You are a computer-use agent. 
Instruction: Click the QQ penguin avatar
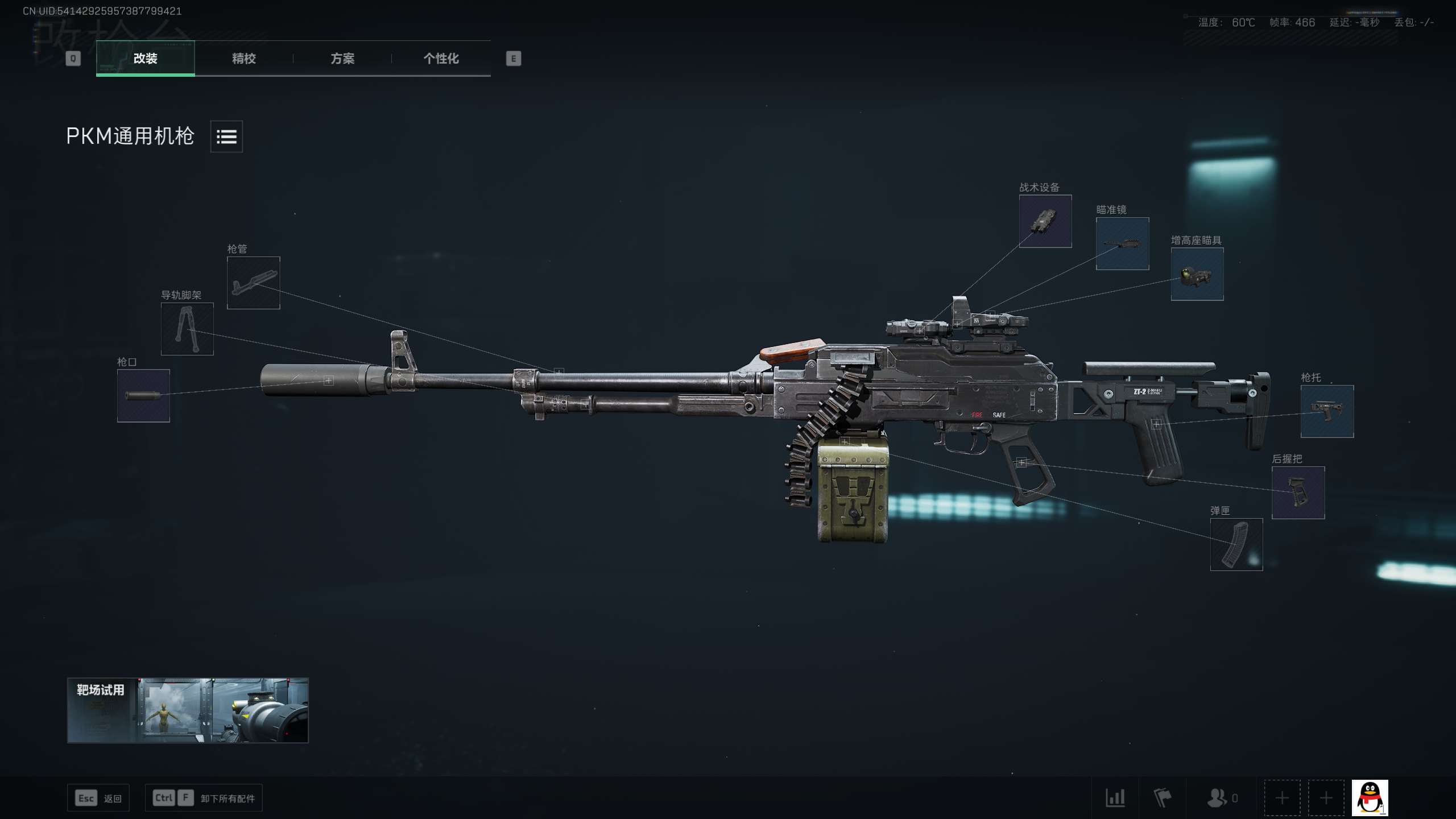[1370, 798]
